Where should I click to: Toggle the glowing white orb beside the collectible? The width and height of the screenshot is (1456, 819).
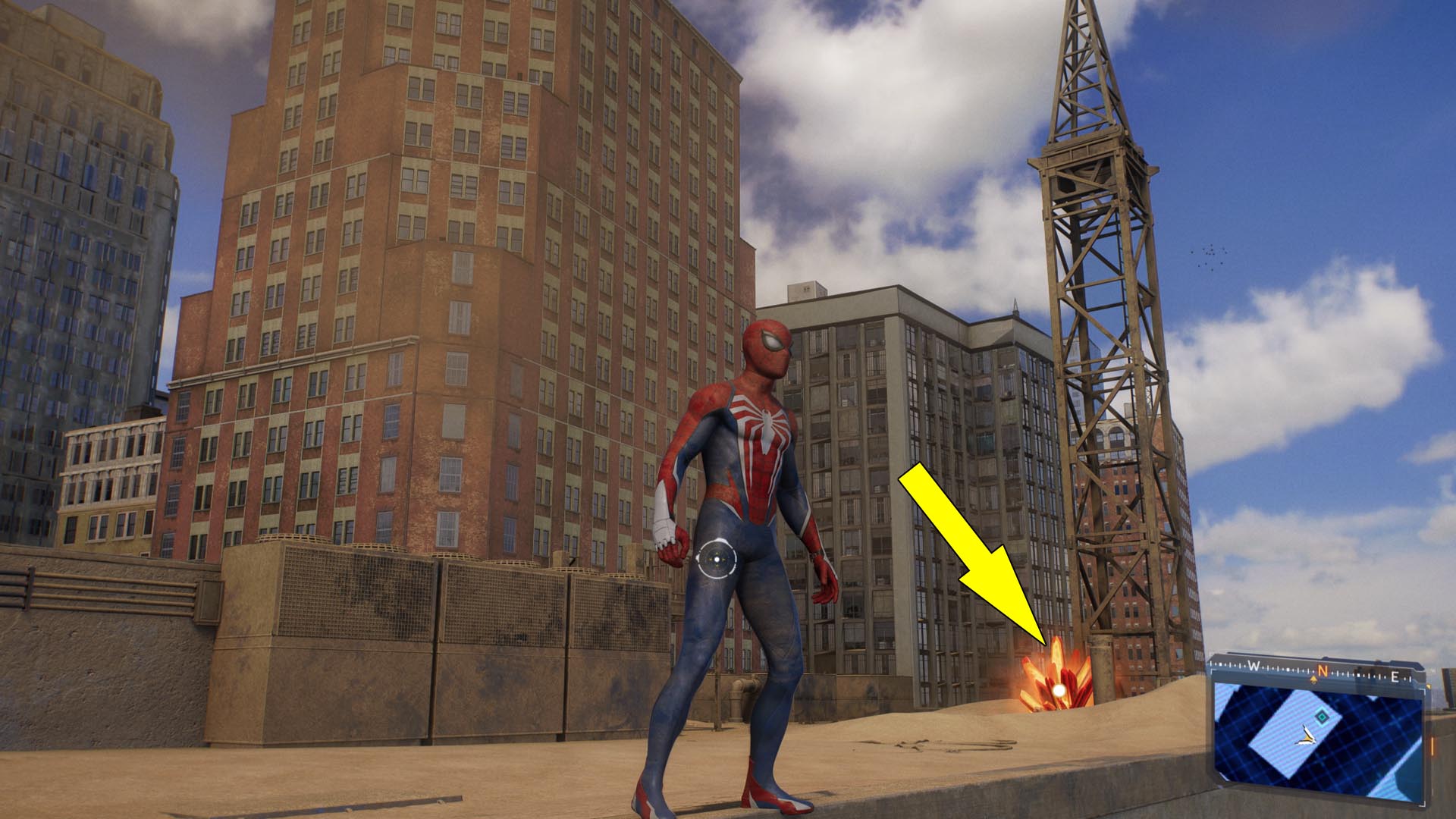pyautogui.click(x=1058, y=689)
